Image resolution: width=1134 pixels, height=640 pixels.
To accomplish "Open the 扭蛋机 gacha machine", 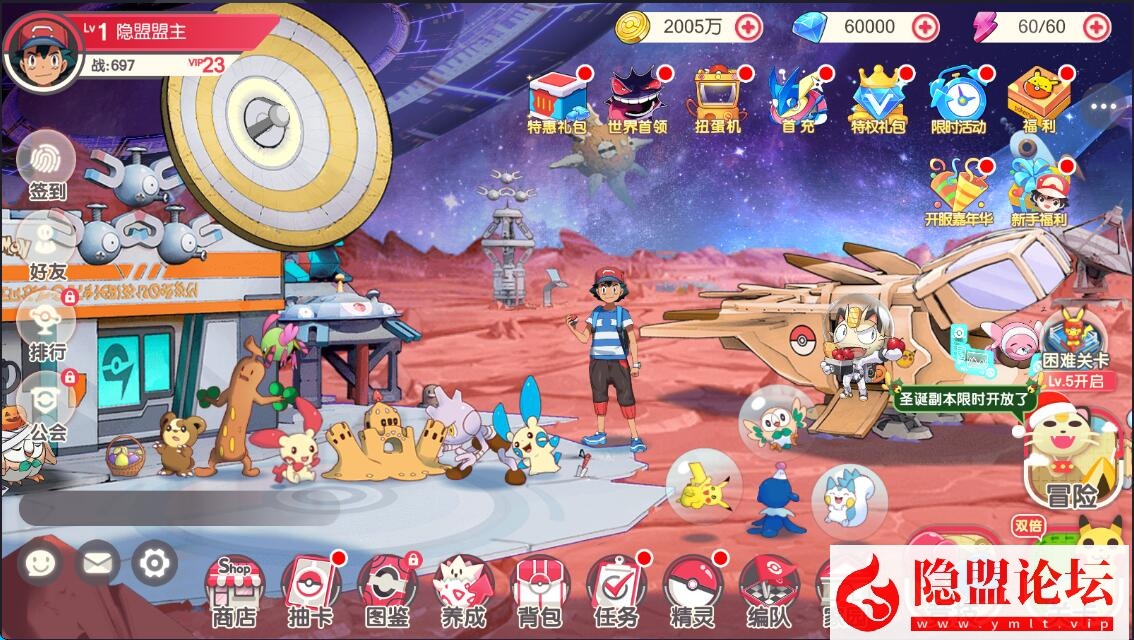I will tap(717, 100).
